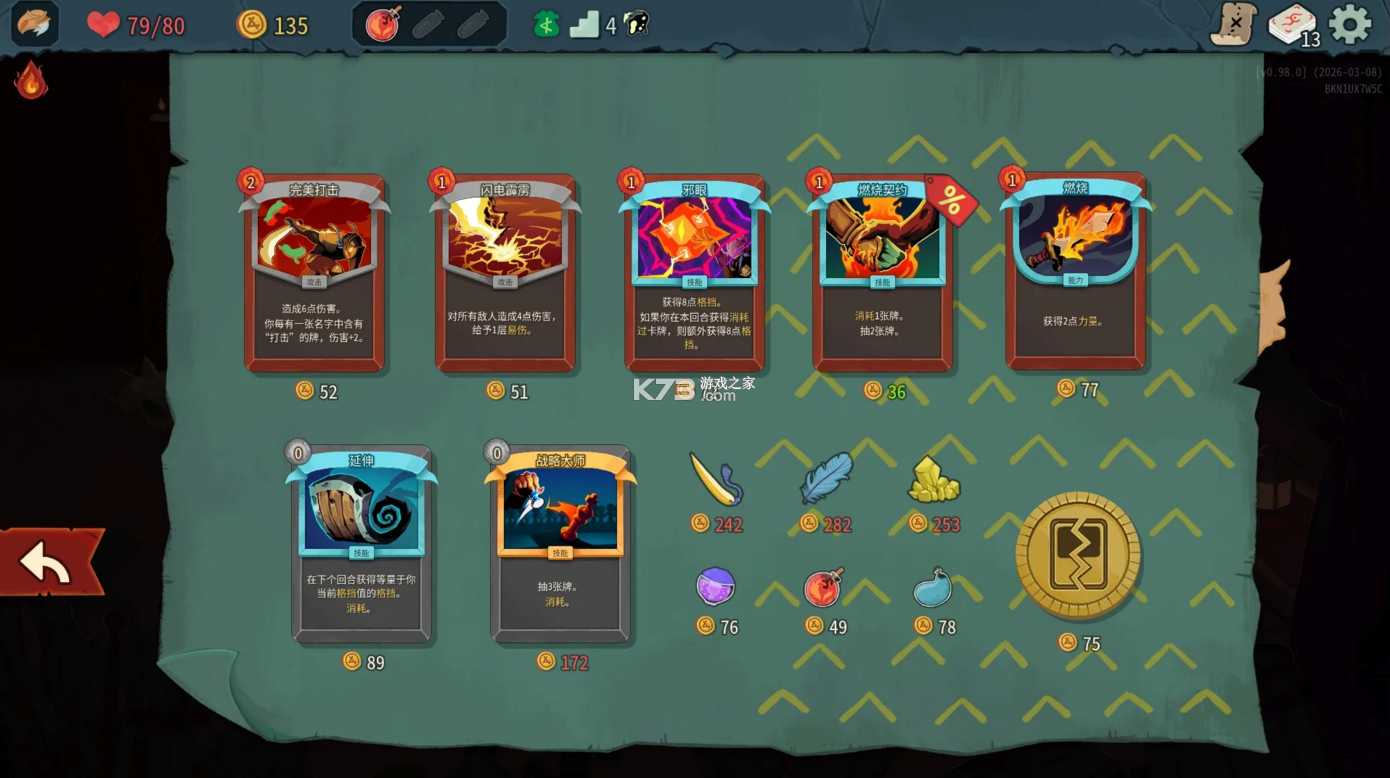Buy the blue potion for 78 gold
The image size is (1390, 778).
point(933,588)
